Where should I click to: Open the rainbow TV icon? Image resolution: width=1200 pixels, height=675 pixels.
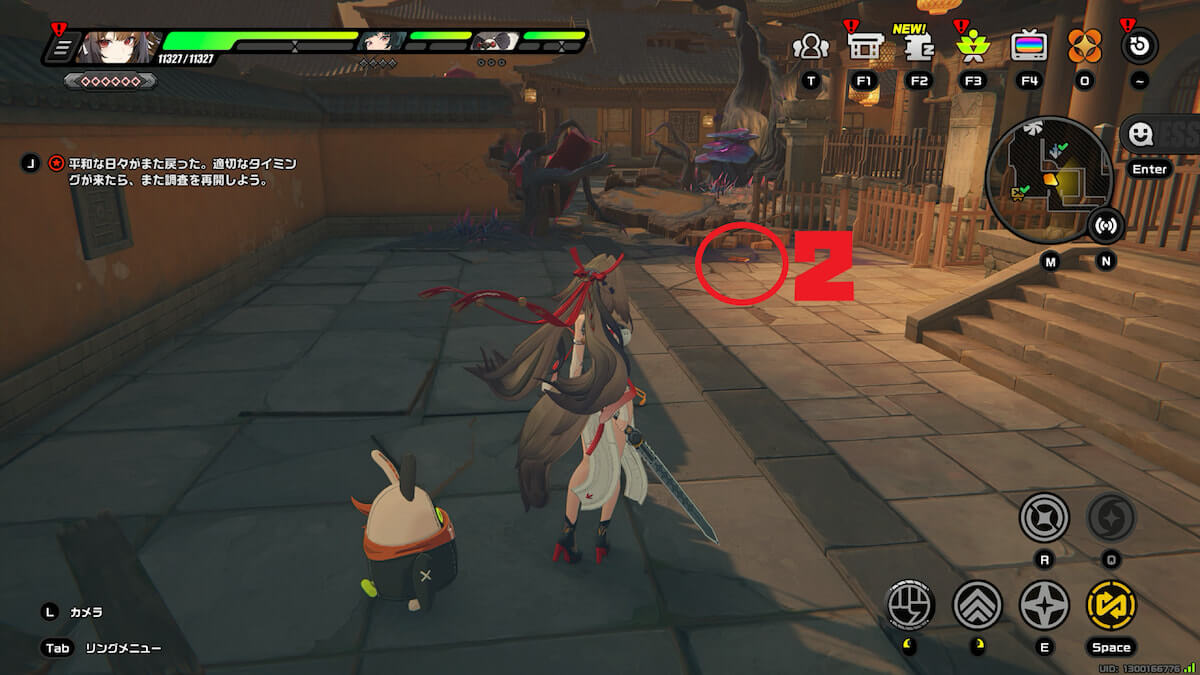1028,46
